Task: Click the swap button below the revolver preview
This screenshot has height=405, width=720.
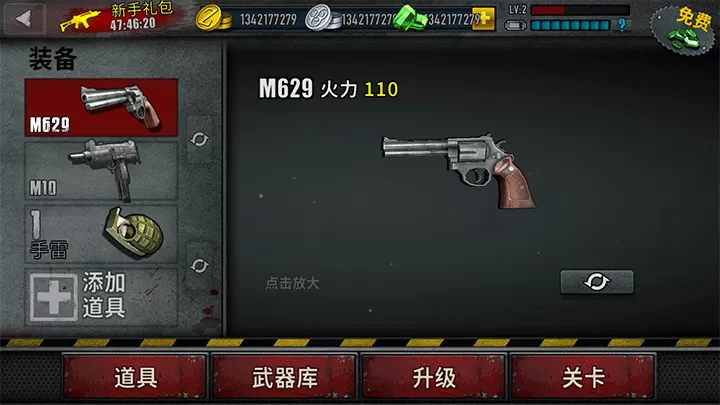Action: 597,282
